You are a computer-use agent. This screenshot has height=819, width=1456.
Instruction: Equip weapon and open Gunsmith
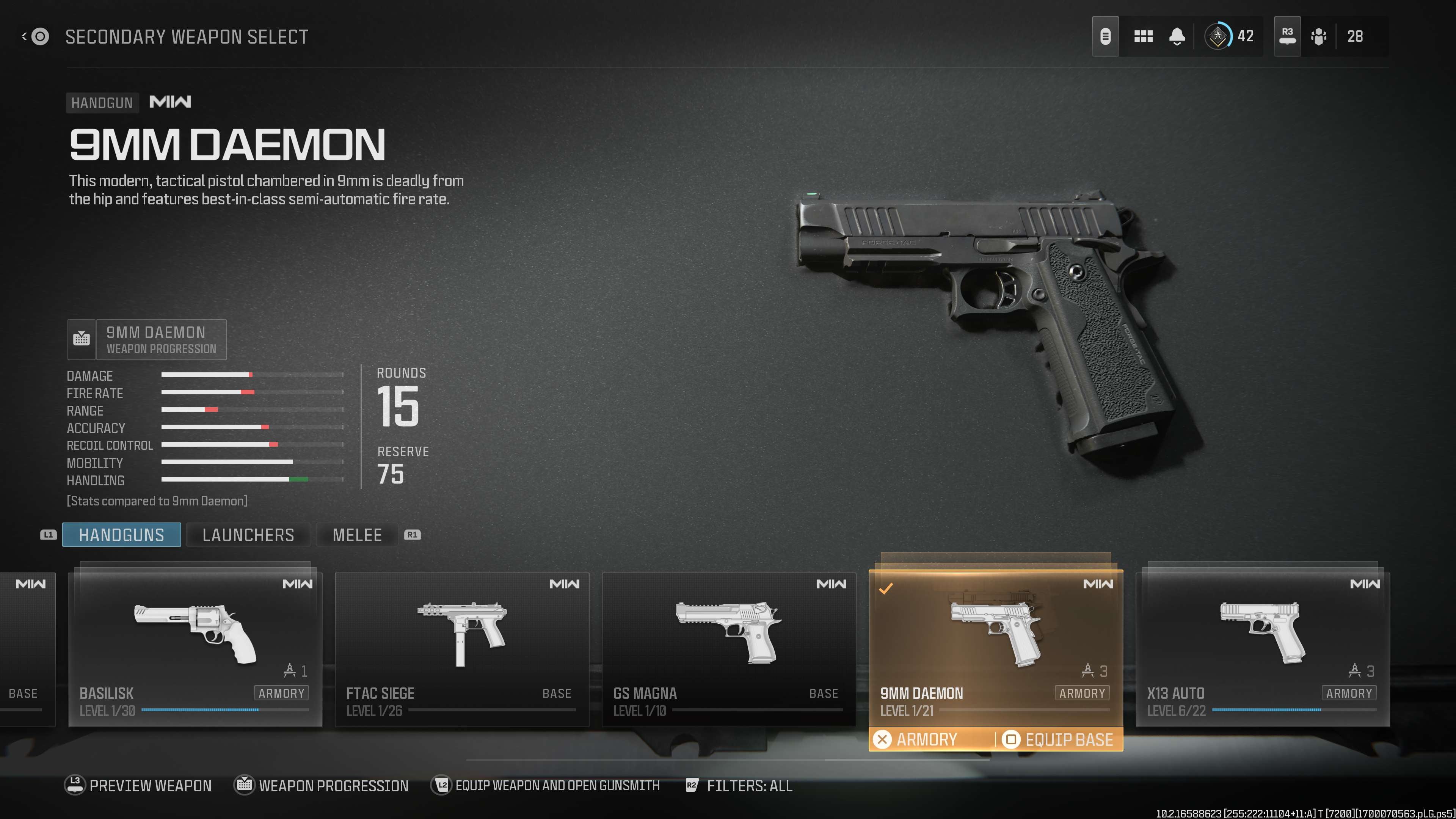tap(546, 786)
